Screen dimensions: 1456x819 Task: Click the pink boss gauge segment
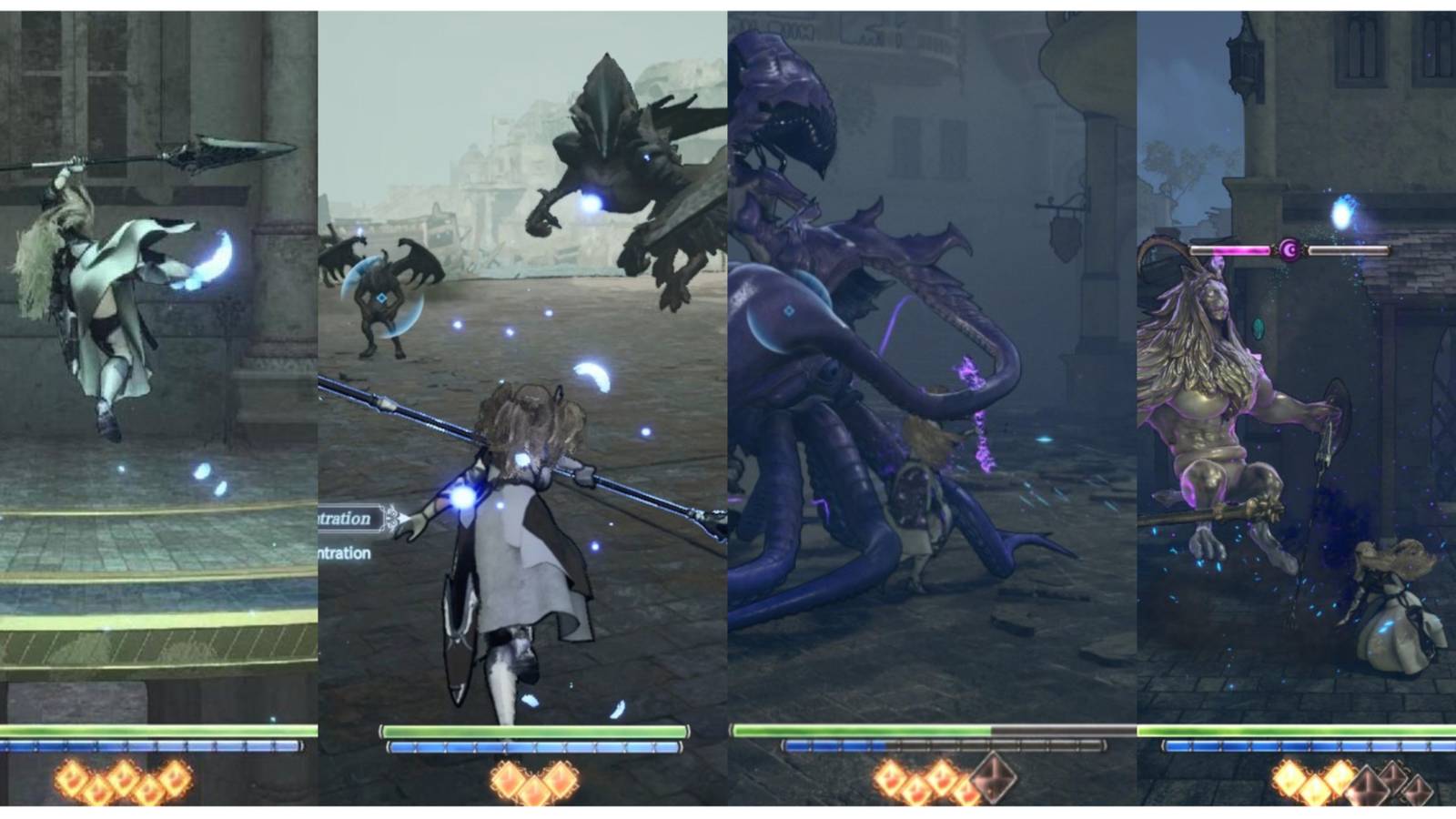[1241, 249]
